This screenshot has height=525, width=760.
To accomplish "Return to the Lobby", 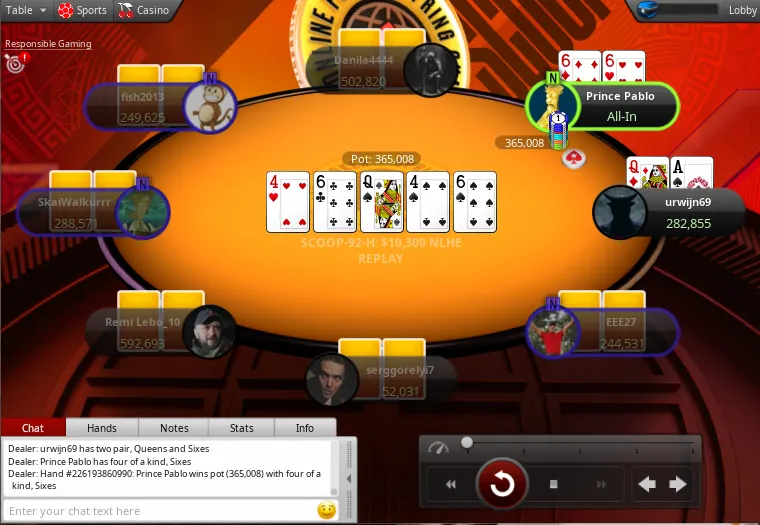I will (742, 10).
